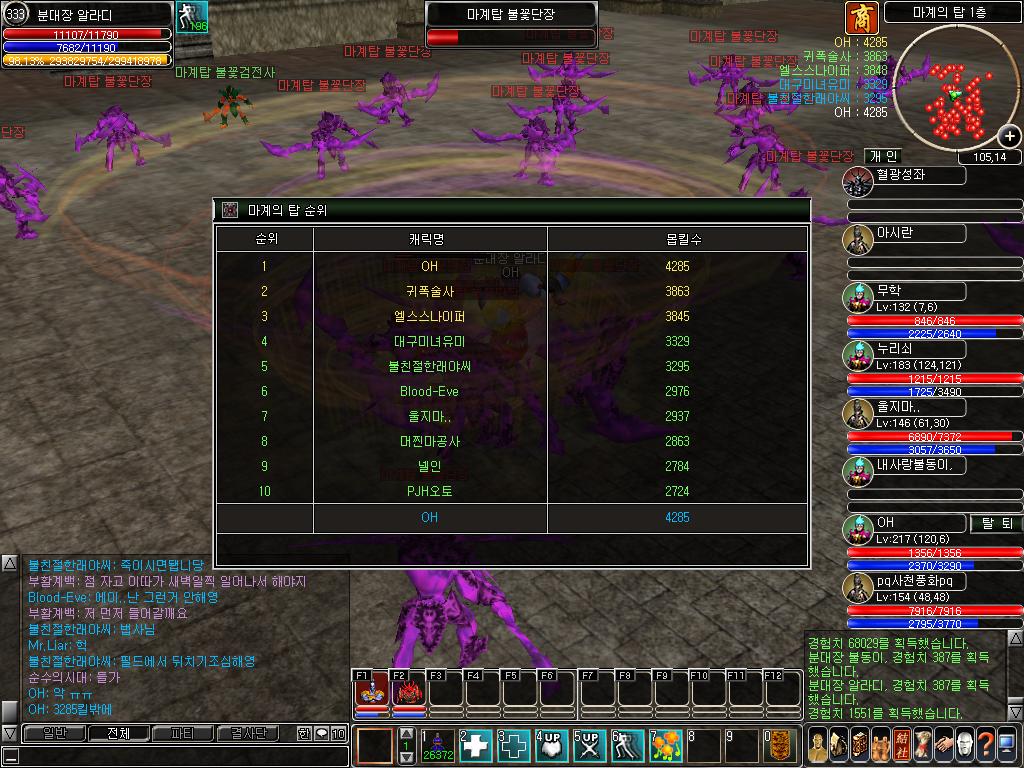The image size is (1024, 768).
Task: Select party member 무학 portrait
Action: click(x=857, y=297)
